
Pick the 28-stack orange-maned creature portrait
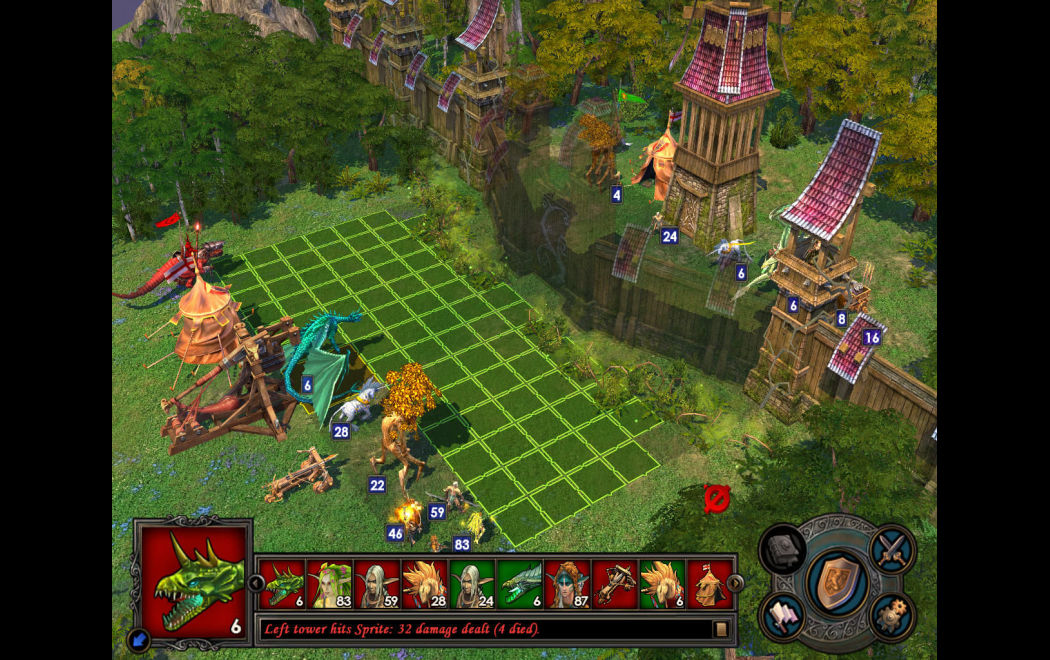pyautogui.click(x=425, y=584)
